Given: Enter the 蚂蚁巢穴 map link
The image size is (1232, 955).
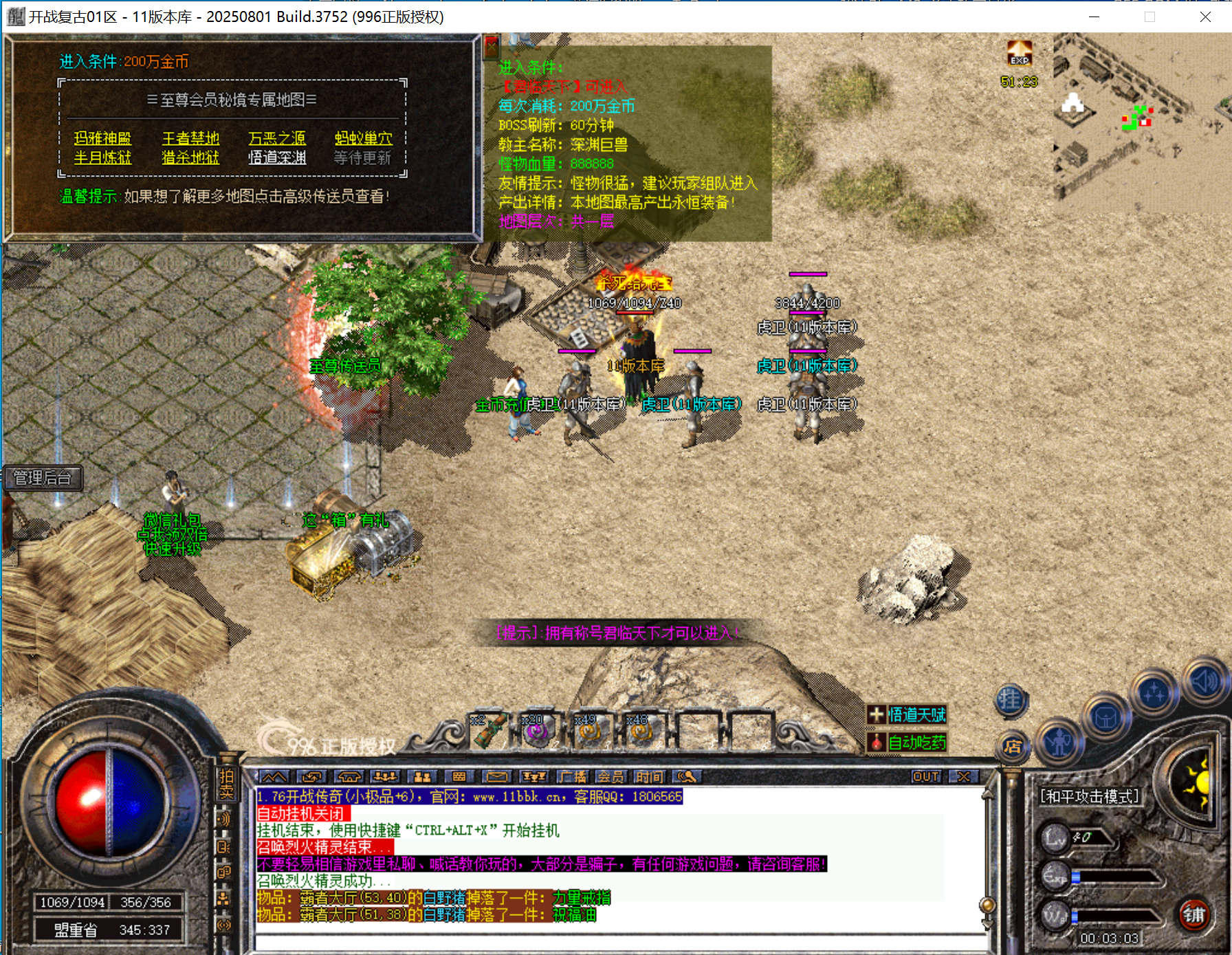Looking at the screenshot, I should (x=364, y=138).
